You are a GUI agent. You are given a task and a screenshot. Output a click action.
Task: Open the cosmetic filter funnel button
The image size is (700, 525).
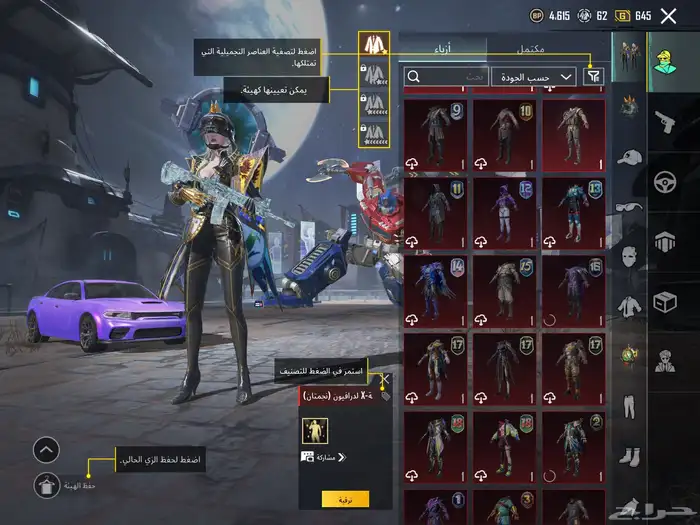594,76
